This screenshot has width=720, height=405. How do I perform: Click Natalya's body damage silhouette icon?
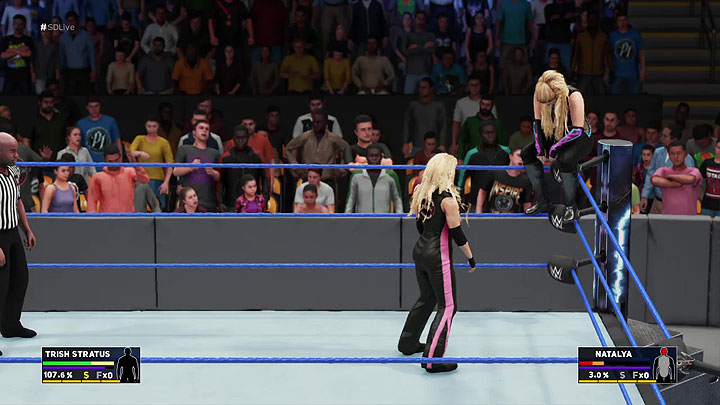(664, 366)
